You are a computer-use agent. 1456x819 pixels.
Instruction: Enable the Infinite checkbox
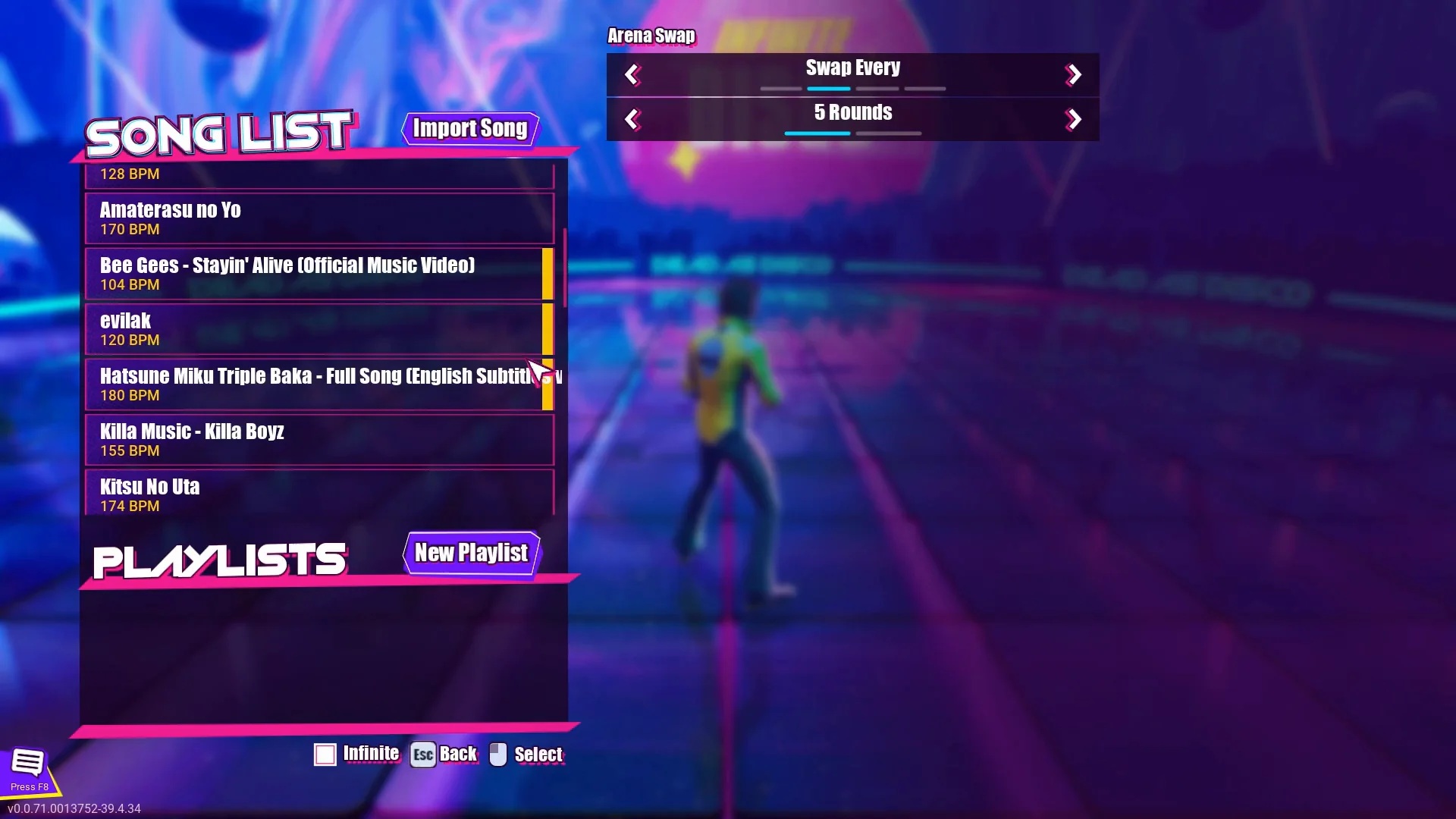point(325,754)
